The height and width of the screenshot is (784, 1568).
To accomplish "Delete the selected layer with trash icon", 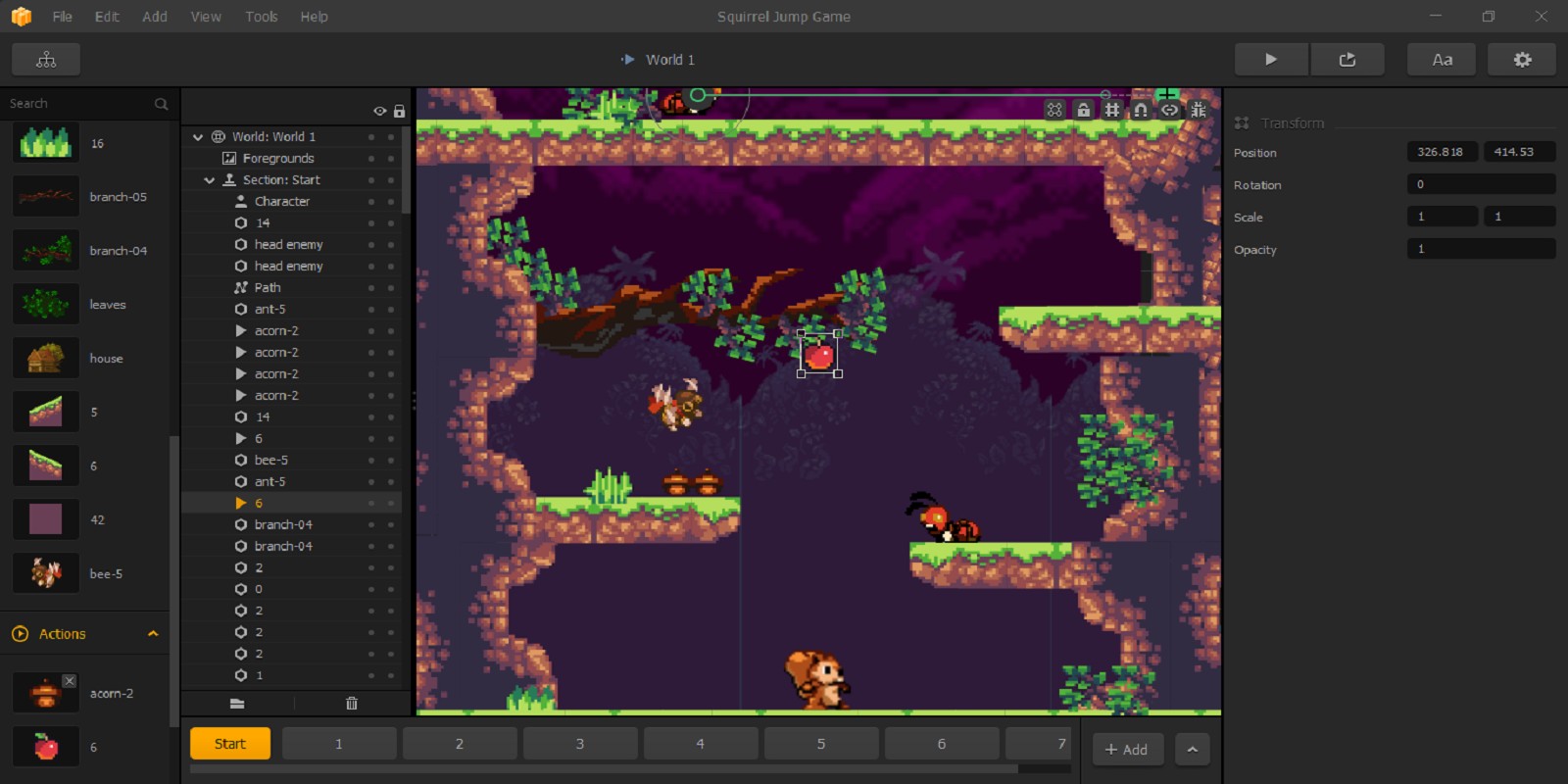I will [x=352, y=703].
